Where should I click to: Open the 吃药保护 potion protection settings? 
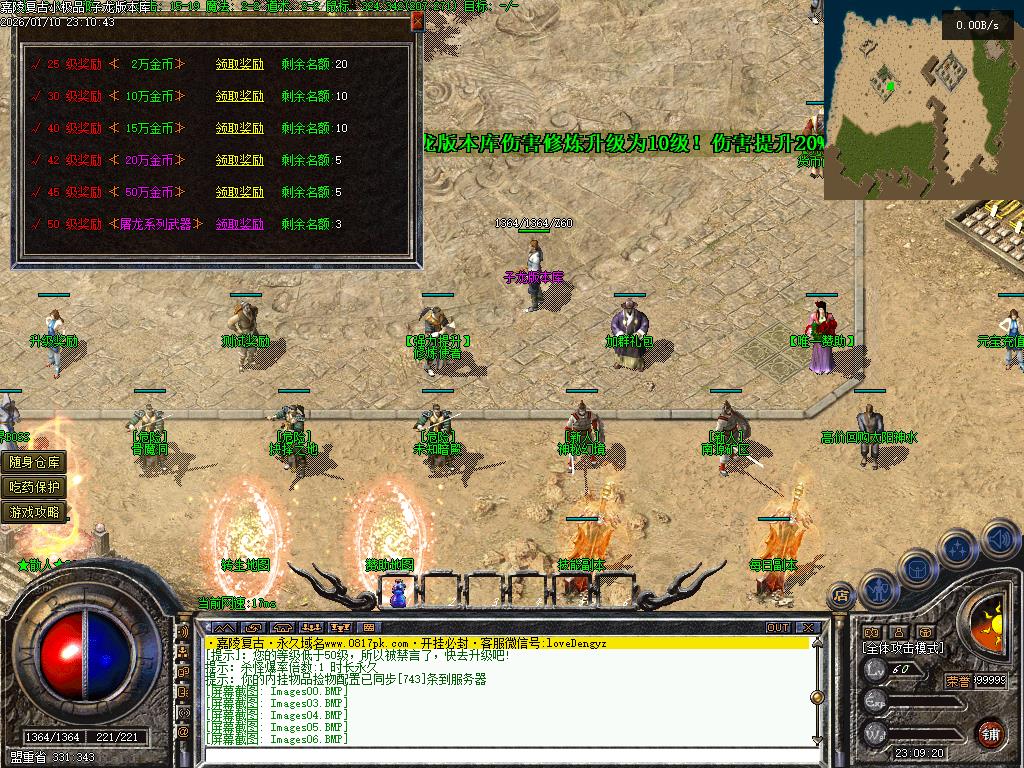point(36,487)
